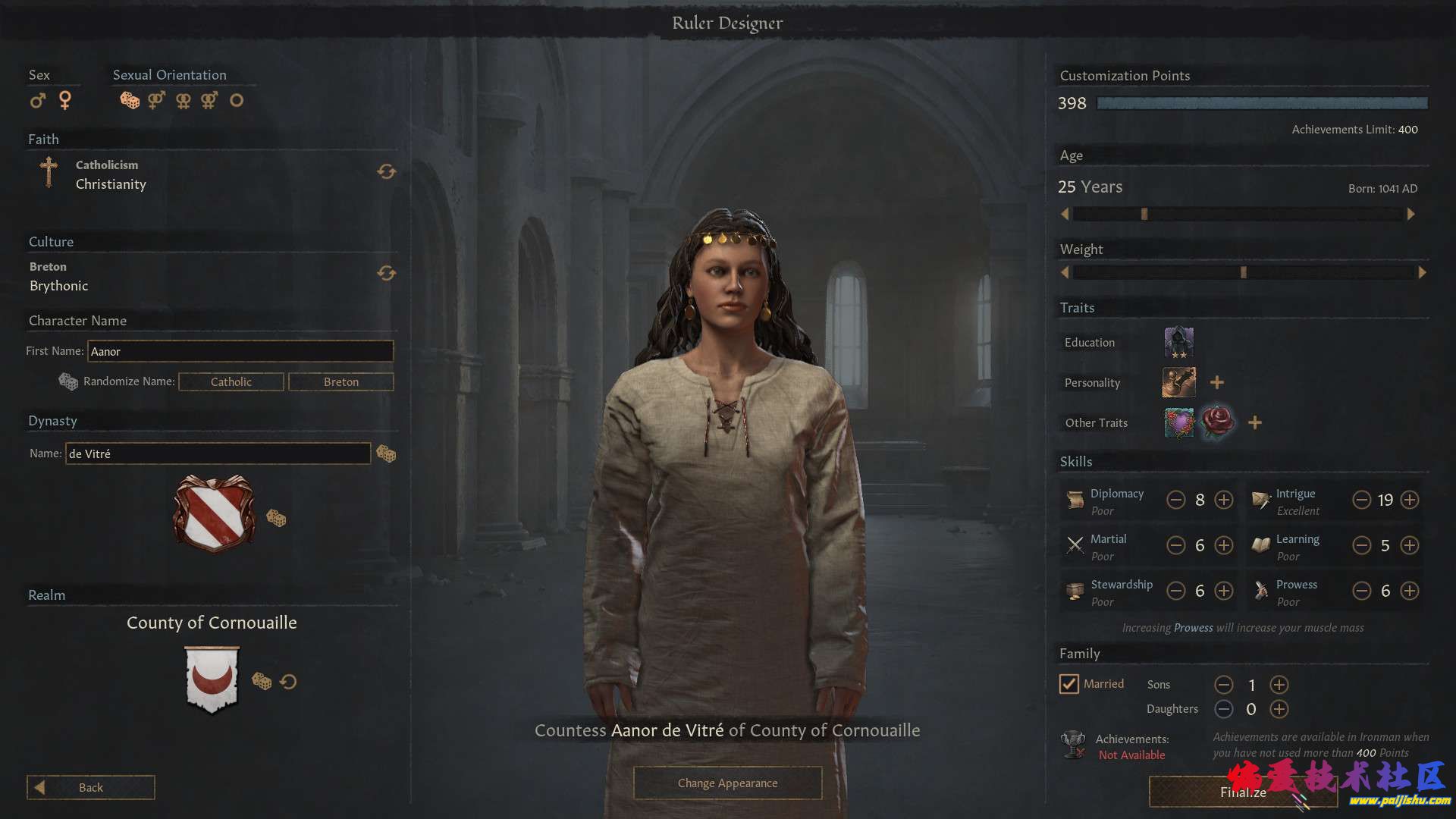
Task: Increase the Diplomacy skill
Action: coord(1224,500)
